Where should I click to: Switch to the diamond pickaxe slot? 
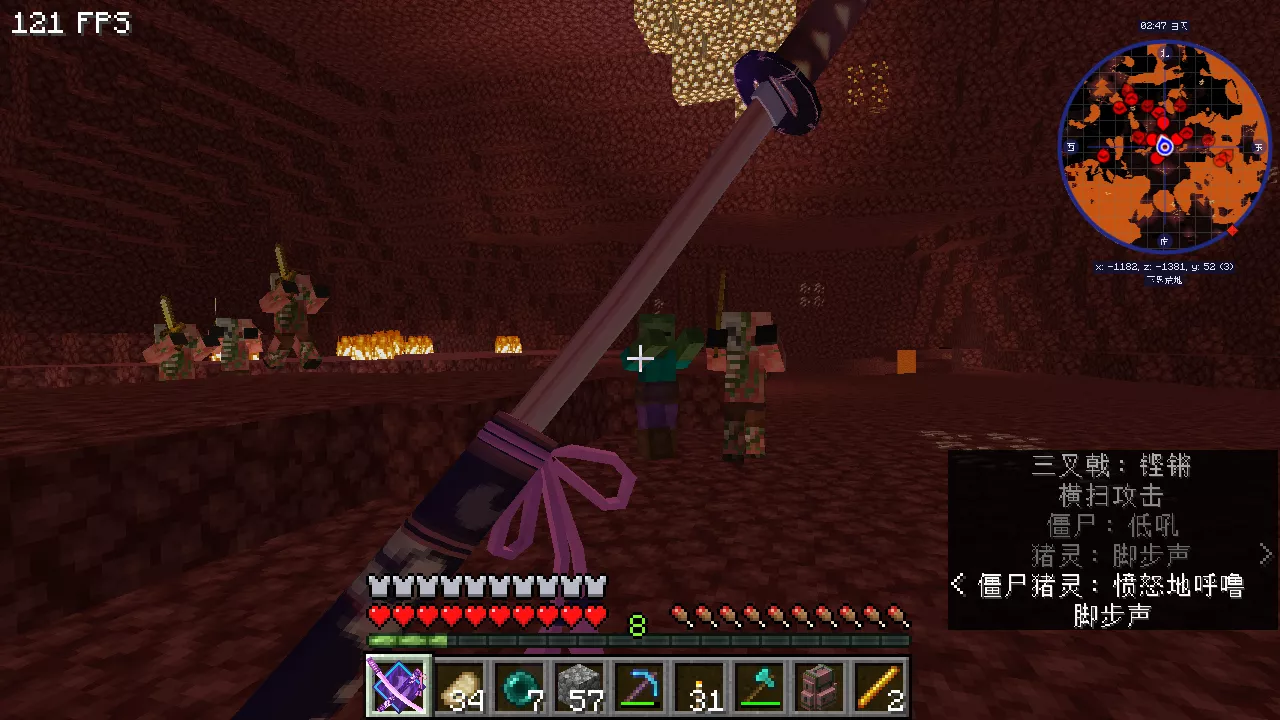[639, 687]
